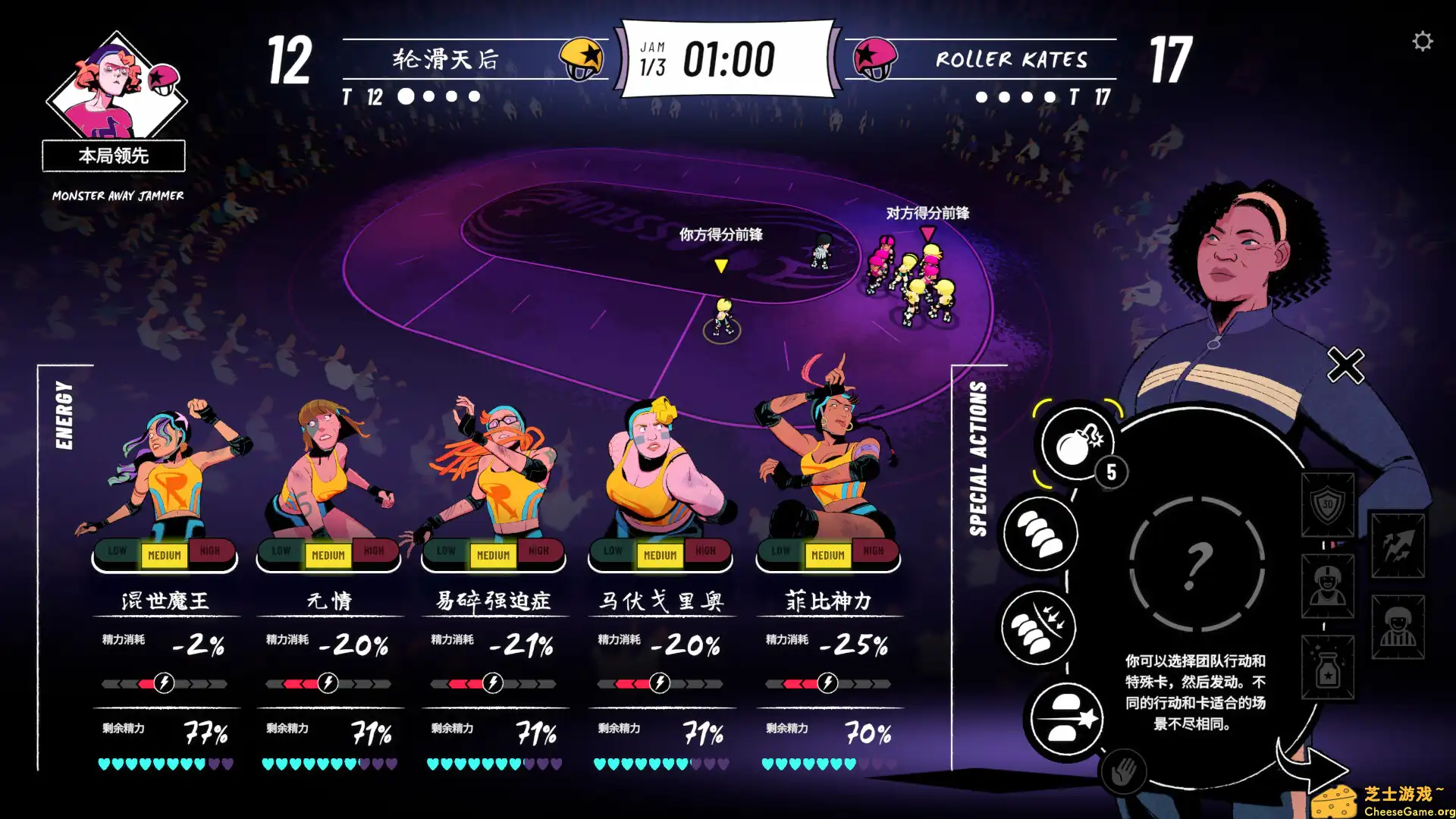Choose the shield 30 special card
1456x819 pixels.
tap(1328, 504)
